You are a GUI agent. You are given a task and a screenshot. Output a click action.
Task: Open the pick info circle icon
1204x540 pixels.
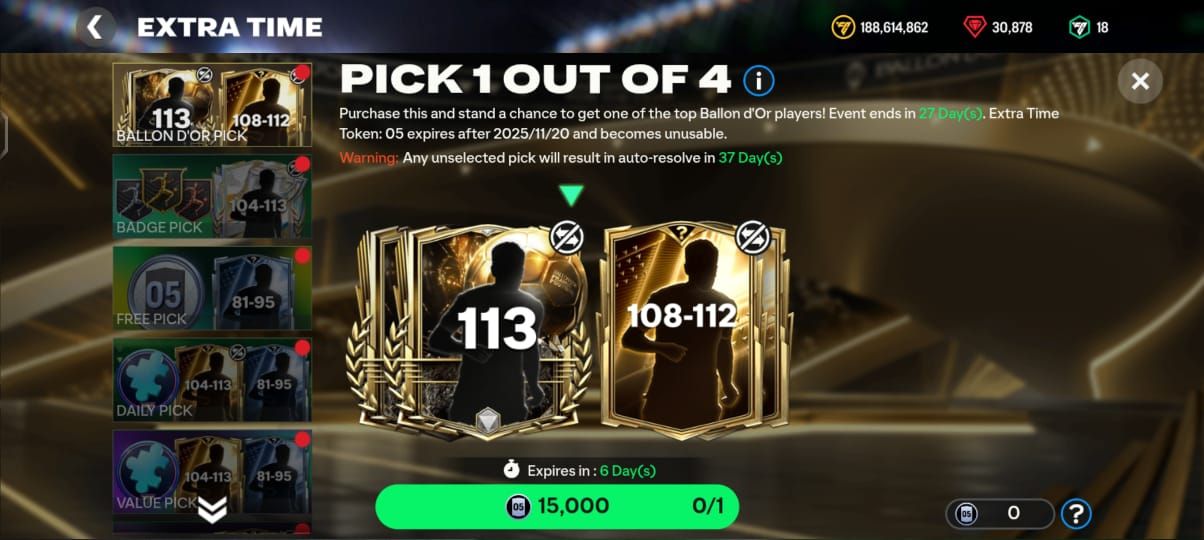click(758, 80)
